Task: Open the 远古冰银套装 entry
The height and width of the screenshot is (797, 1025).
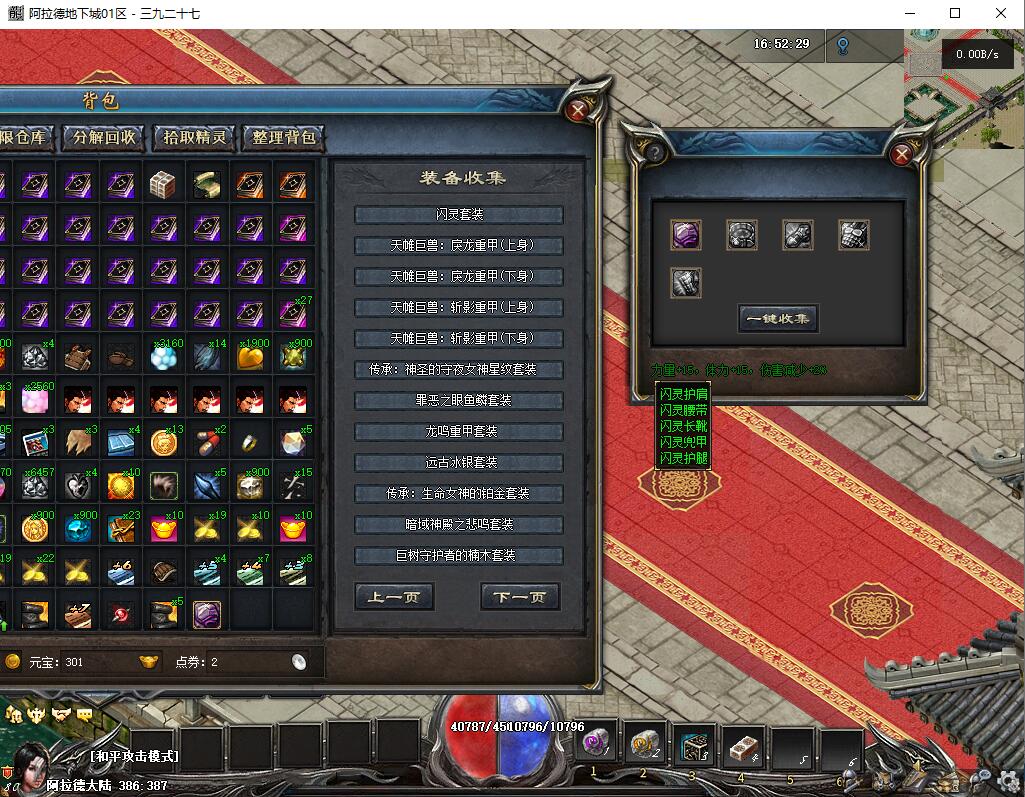Action: [x=459, y=463]
